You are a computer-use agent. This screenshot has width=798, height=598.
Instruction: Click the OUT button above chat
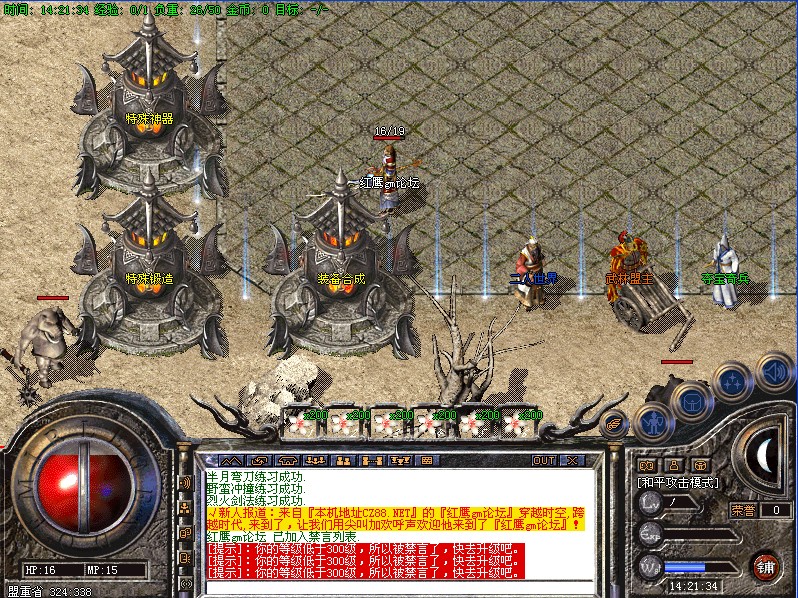[543, 461]
